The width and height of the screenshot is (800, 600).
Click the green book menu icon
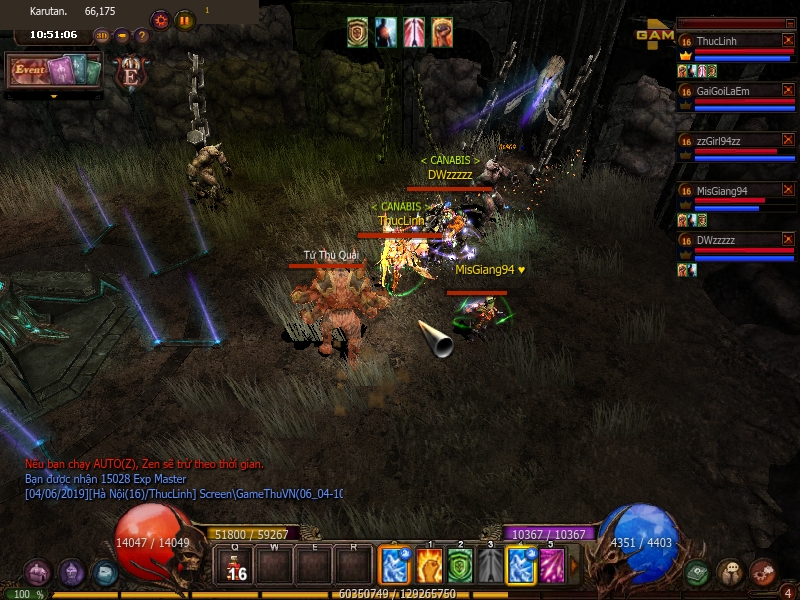pos(698,573)
